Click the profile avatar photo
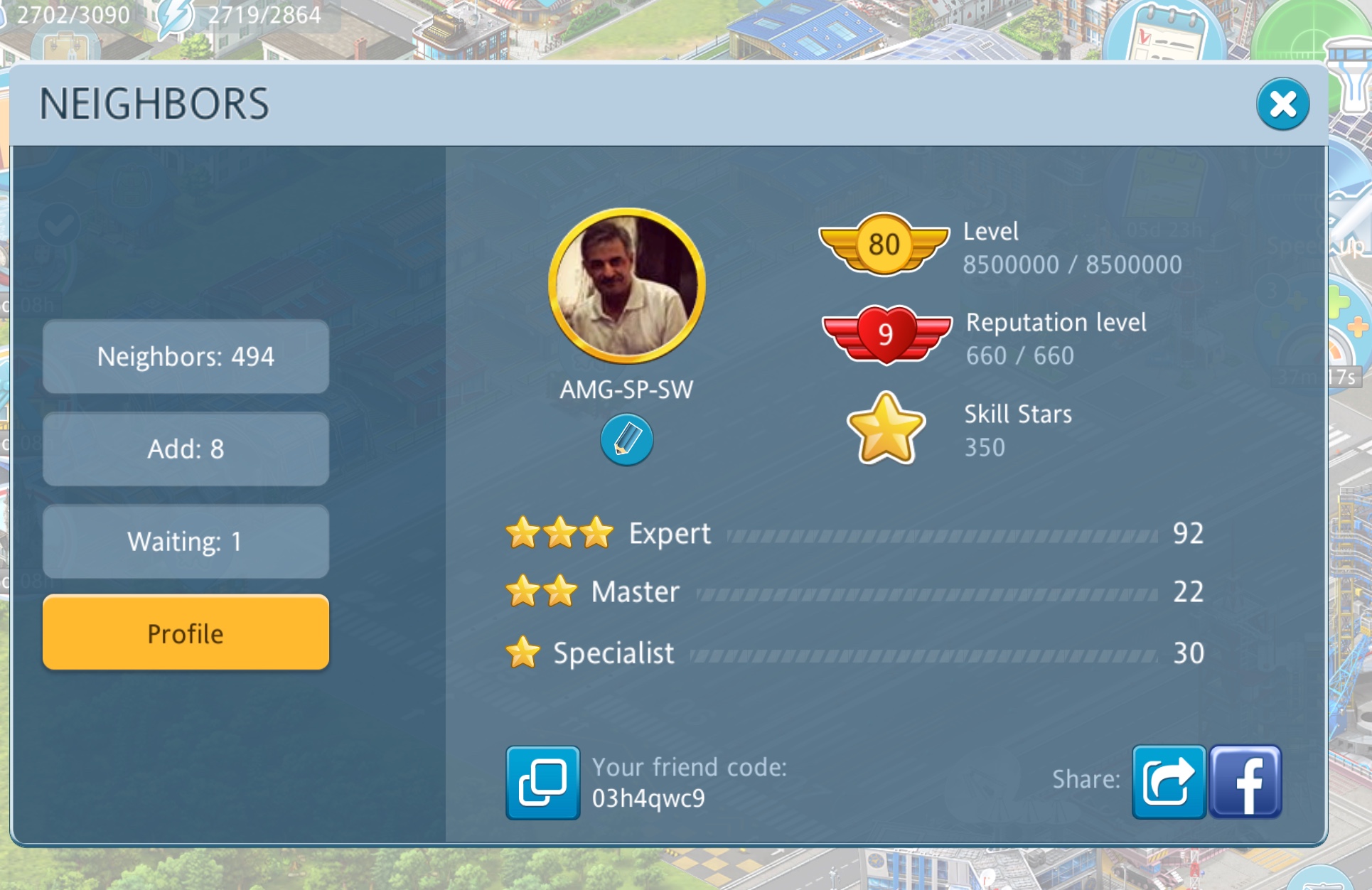The width and height of the screenshot is (1372, 890). [x=626, y=286]
